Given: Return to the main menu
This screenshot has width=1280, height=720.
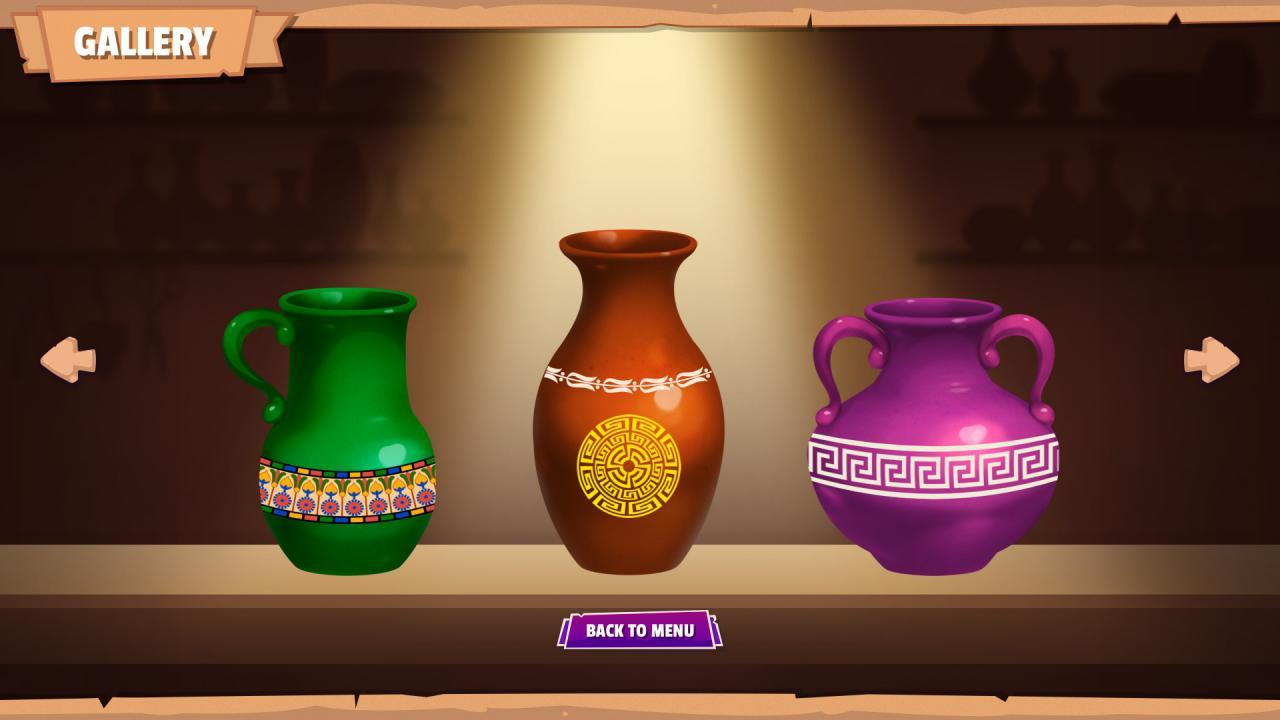Looking at the screenshot, I should (x=639, y=632).
